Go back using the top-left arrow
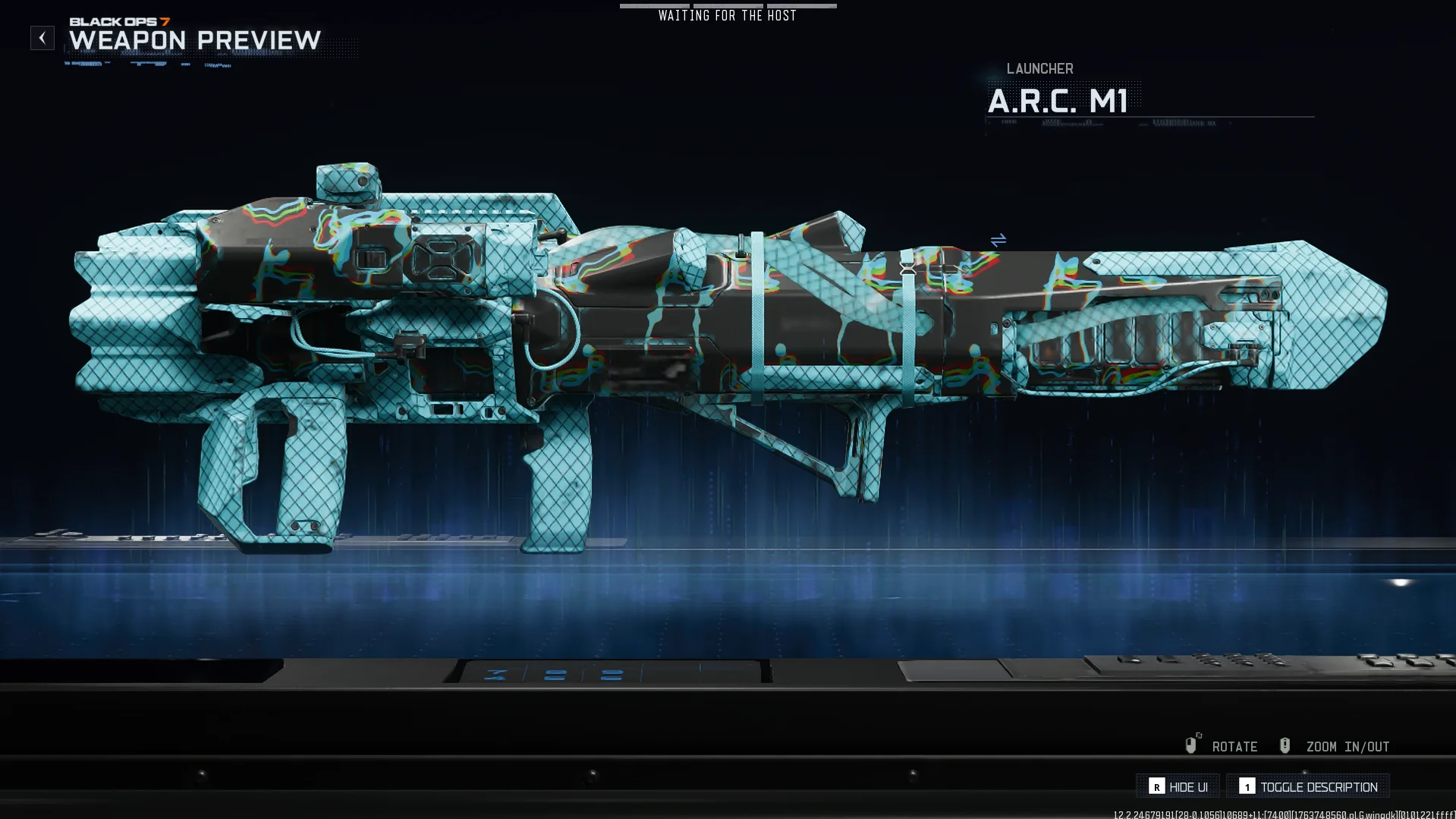The width and height of the screenshot is (1456, 819). (42, 38)
